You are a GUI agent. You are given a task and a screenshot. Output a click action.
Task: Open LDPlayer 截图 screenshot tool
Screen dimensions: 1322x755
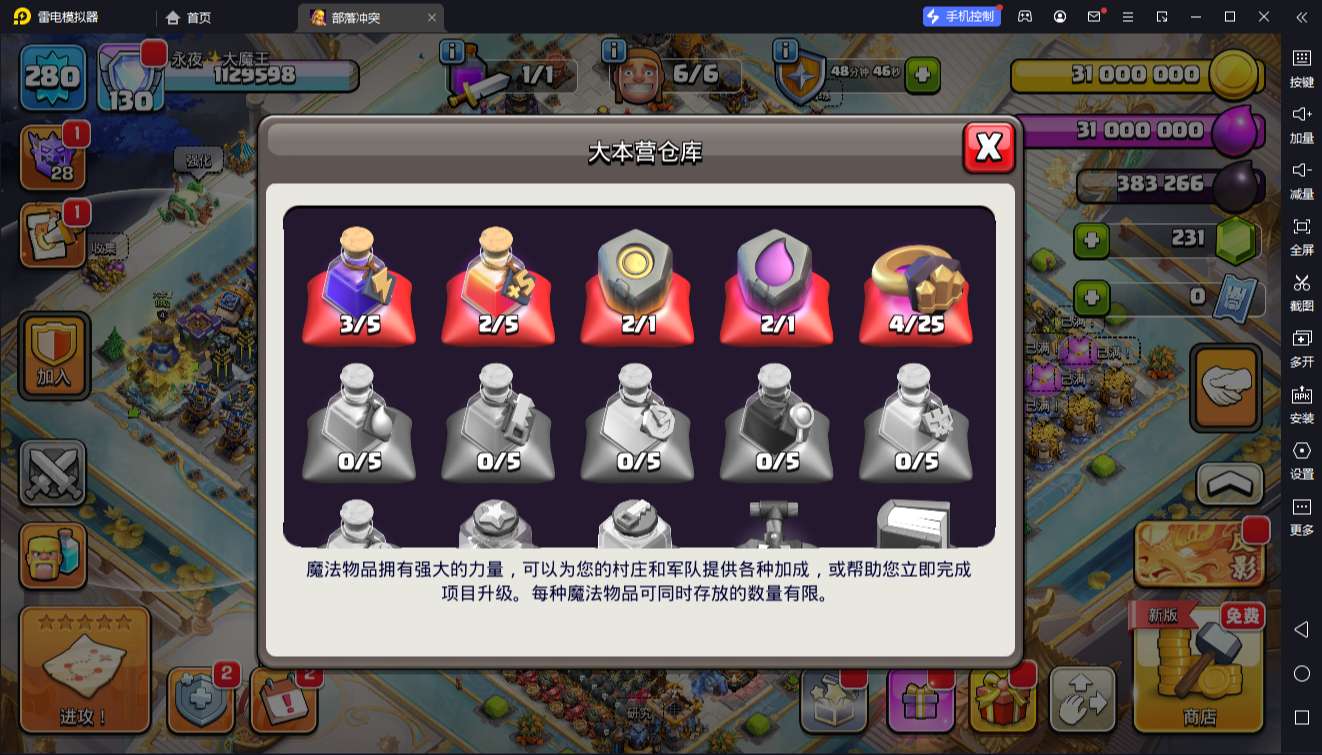pyautogui.click(x=1302, y=293)
